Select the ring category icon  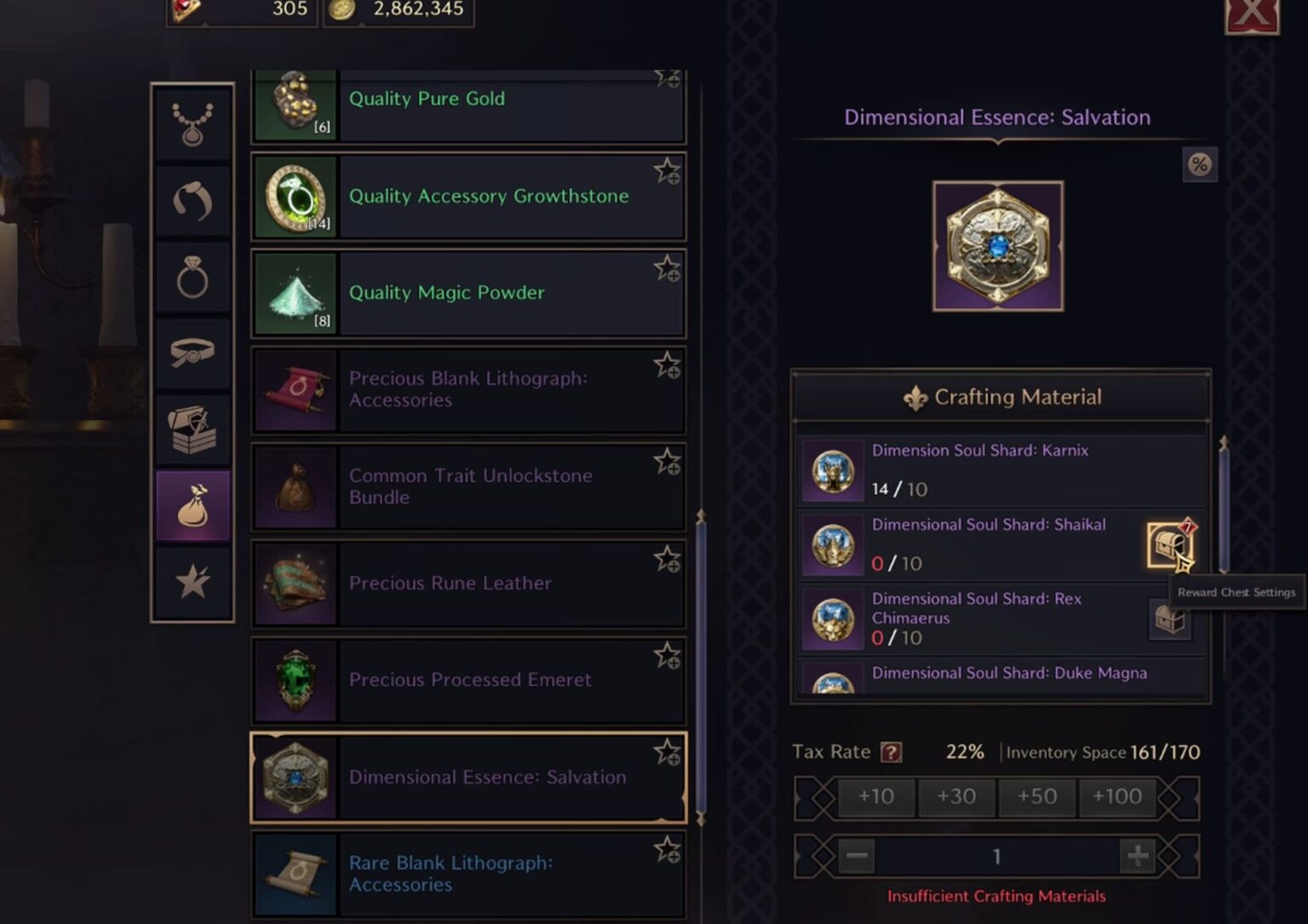(192, 275)
